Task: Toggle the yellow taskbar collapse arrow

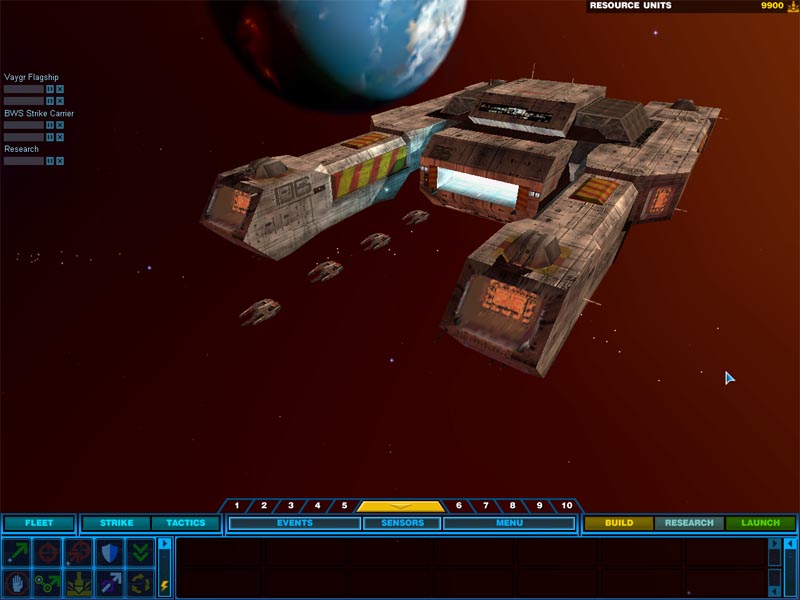Action: [400, 506]
